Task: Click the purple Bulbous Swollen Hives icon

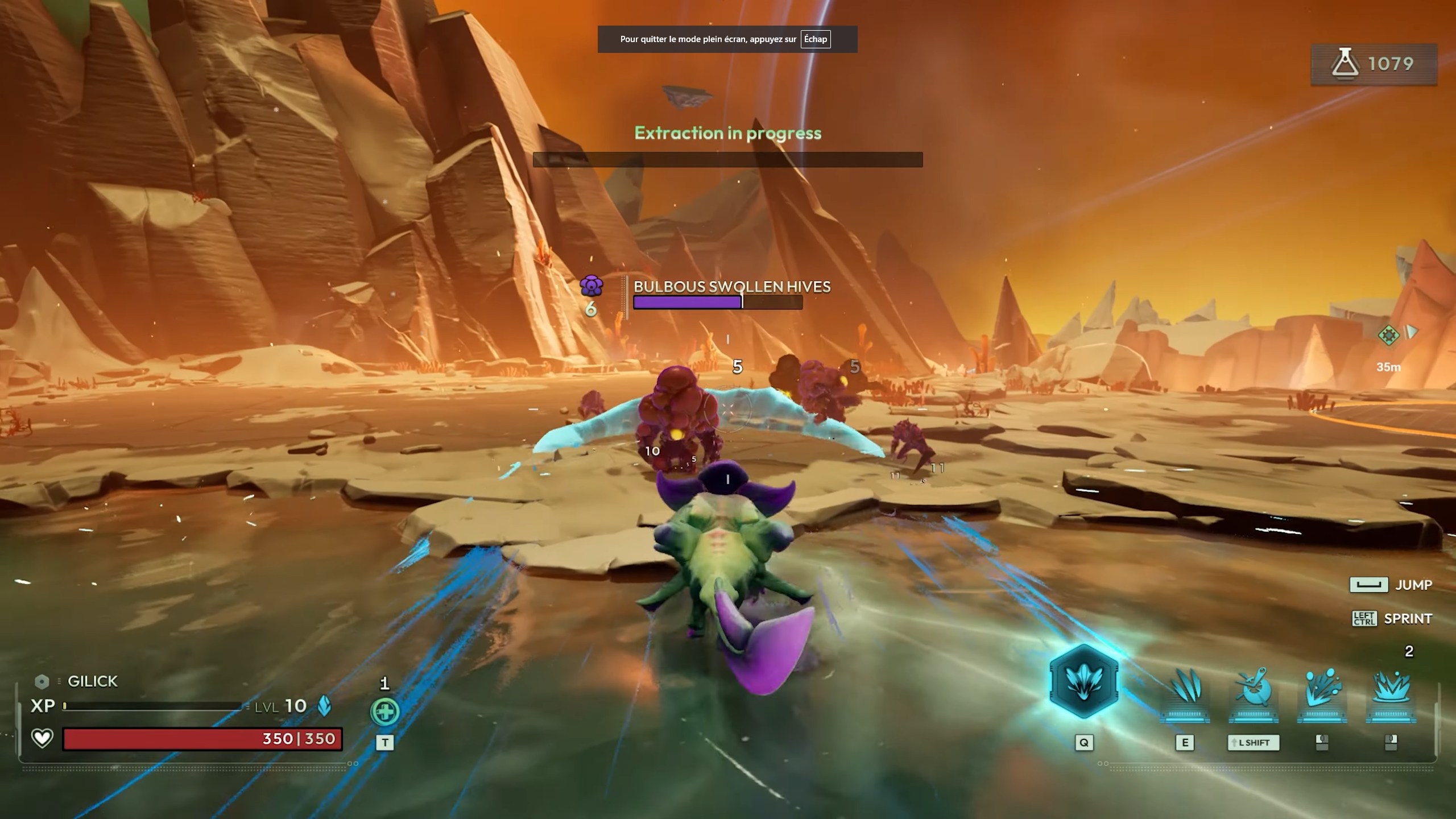Action: (591, 286)
